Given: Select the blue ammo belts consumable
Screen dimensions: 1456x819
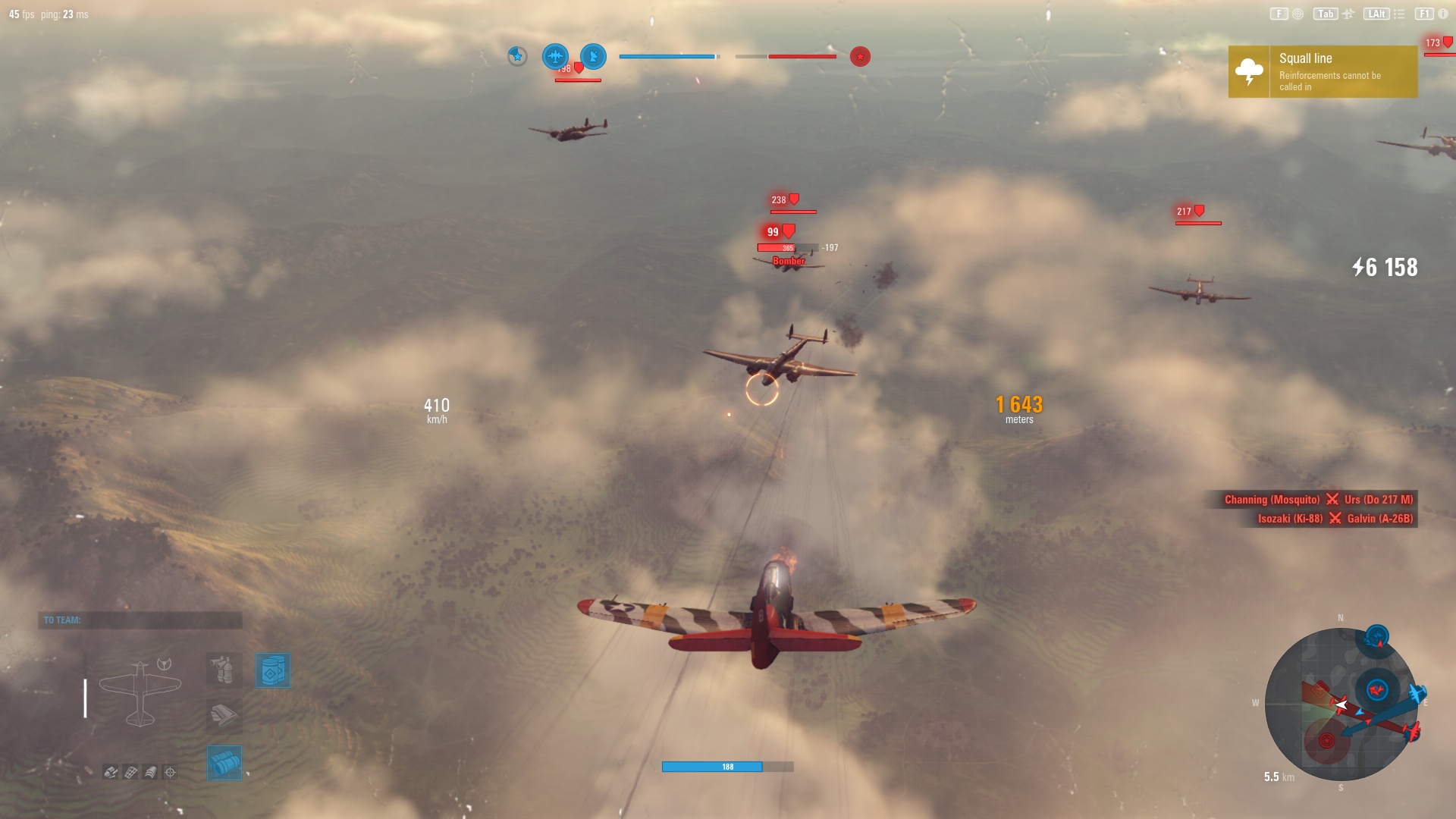Looking at the screenshot, I should click(224, 762).
